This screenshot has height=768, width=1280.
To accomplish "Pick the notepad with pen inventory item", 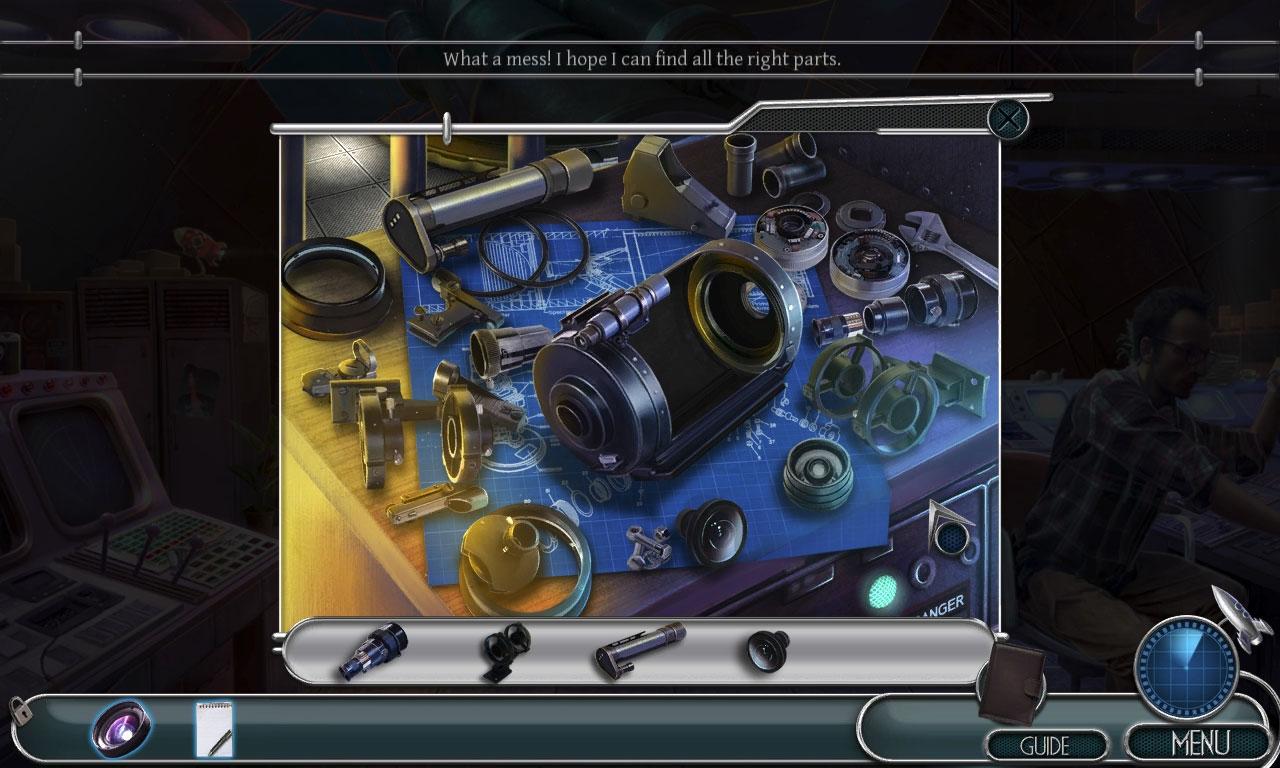I will pyautogui.click(x=215, y=729).
